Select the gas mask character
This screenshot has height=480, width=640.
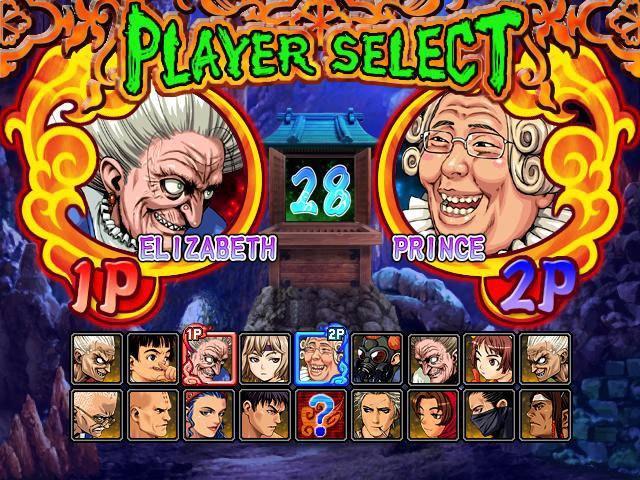click(377, 358)
